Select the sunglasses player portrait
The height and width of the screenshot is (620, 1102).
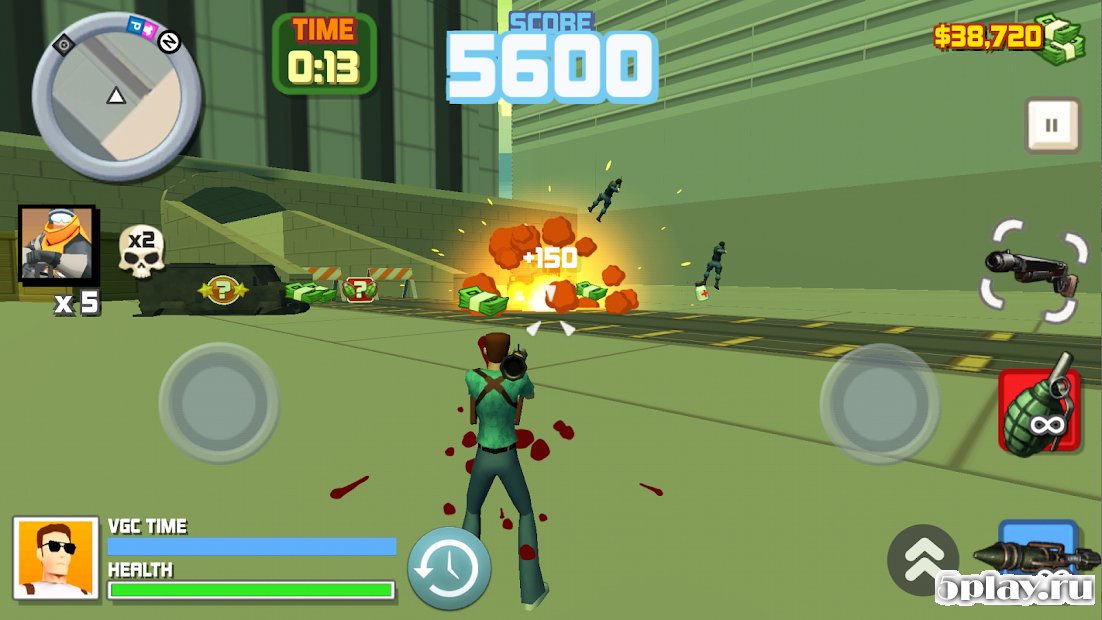pos(56,558)
